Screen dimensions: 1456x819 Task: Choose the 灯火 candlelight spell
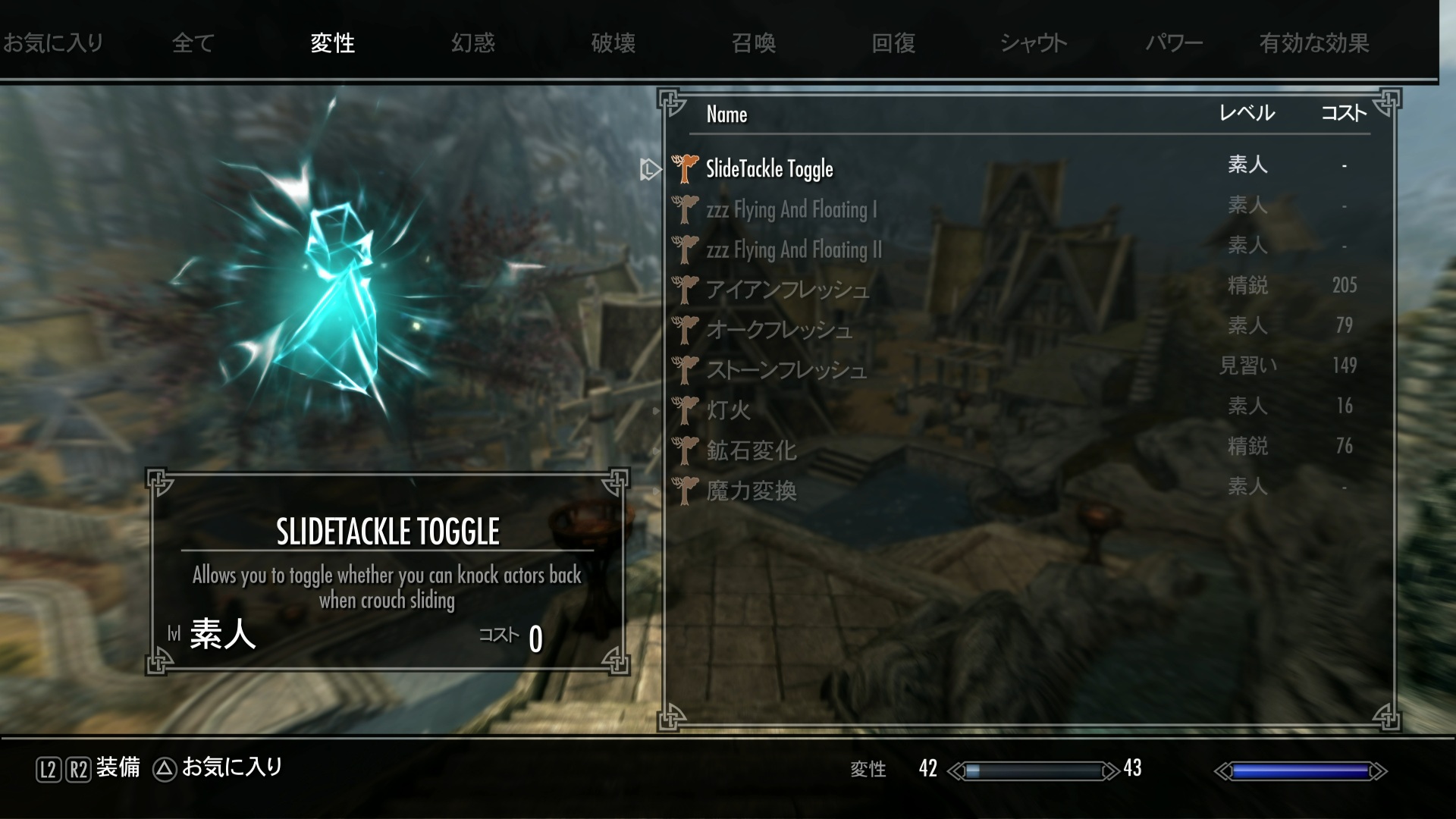(728, 409)
